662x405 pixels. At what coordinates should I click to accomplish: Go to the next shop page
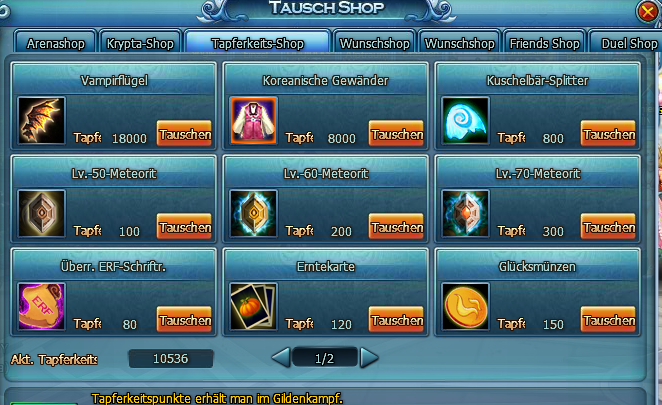click(369, 357)
